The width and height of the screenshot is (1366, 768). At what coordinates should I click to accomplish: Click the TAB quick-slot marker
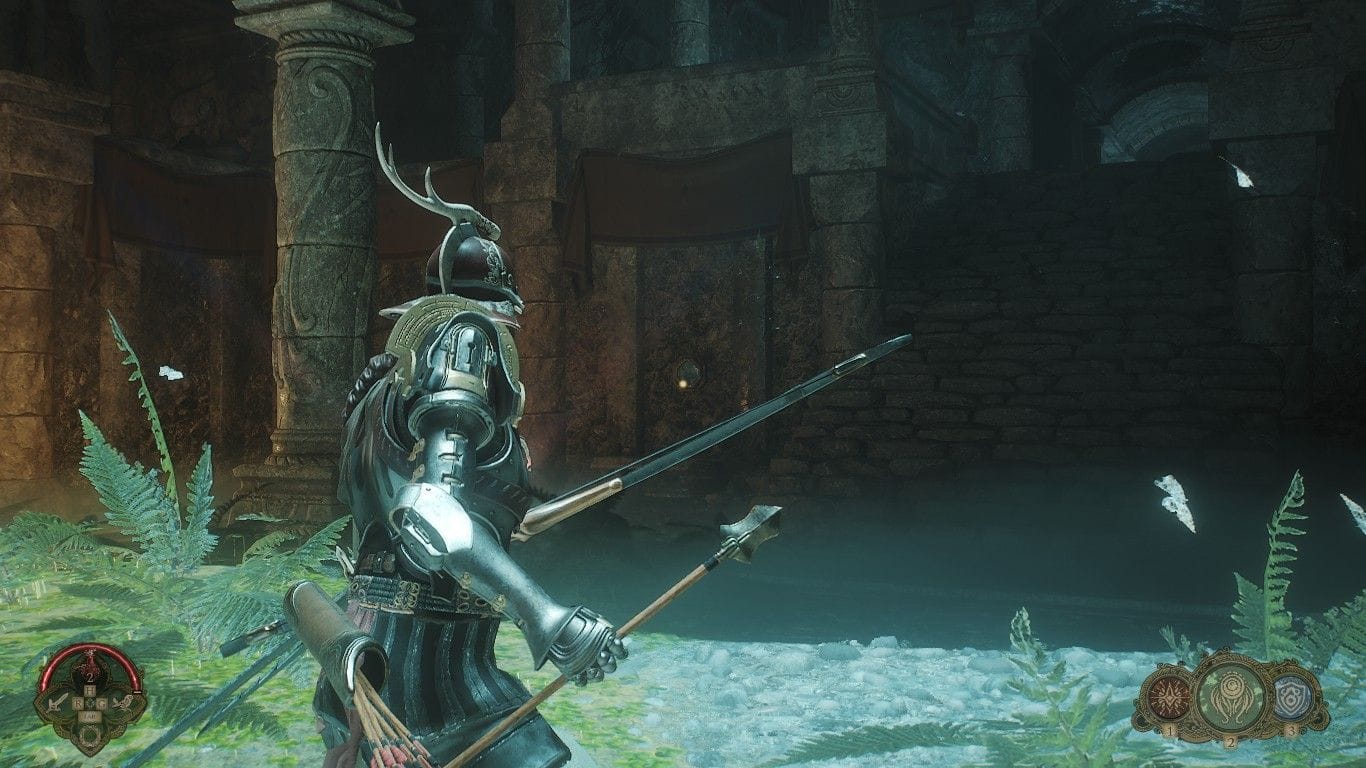92,716
